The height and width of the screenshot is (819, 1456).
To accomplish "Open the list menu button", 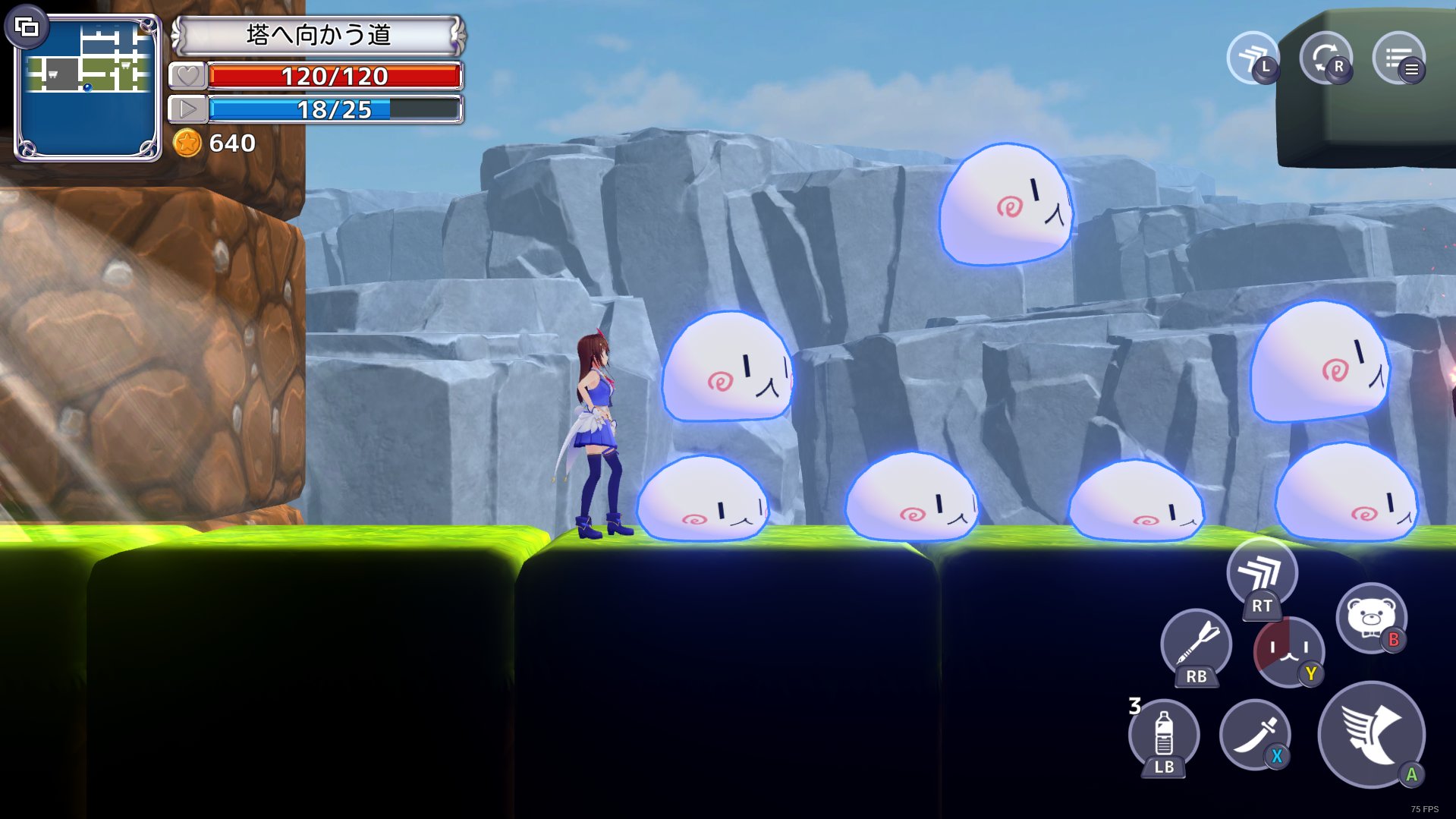I will [1398, 57].
